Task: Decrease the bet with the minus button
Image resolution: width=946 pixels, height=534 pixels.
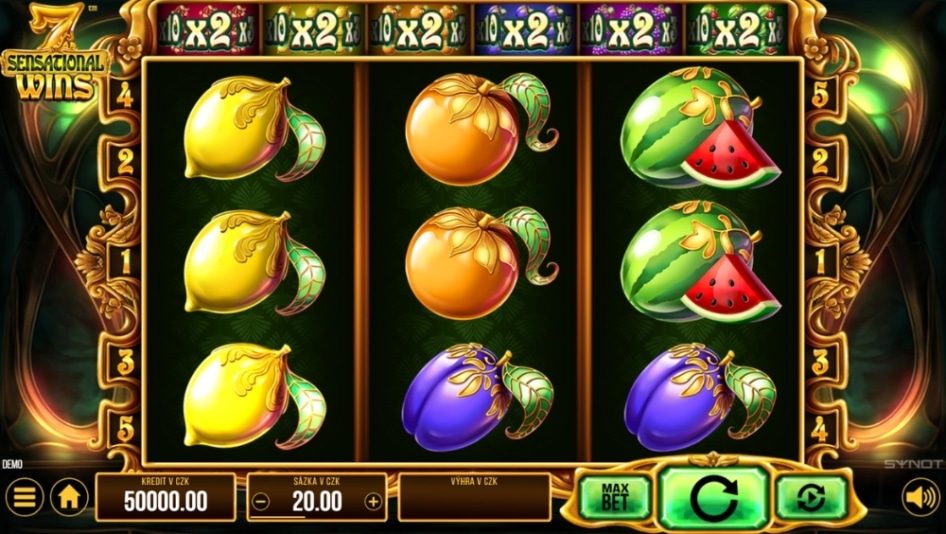Action: click(x=261, y=502)
